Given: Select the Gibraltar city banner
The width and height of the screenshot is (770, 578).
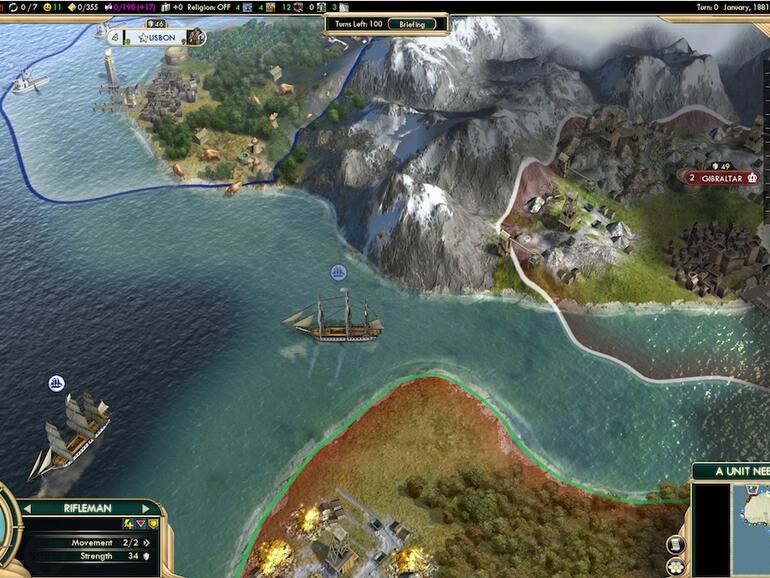Looking at the screenshot, I should click(x=720, y=178).
